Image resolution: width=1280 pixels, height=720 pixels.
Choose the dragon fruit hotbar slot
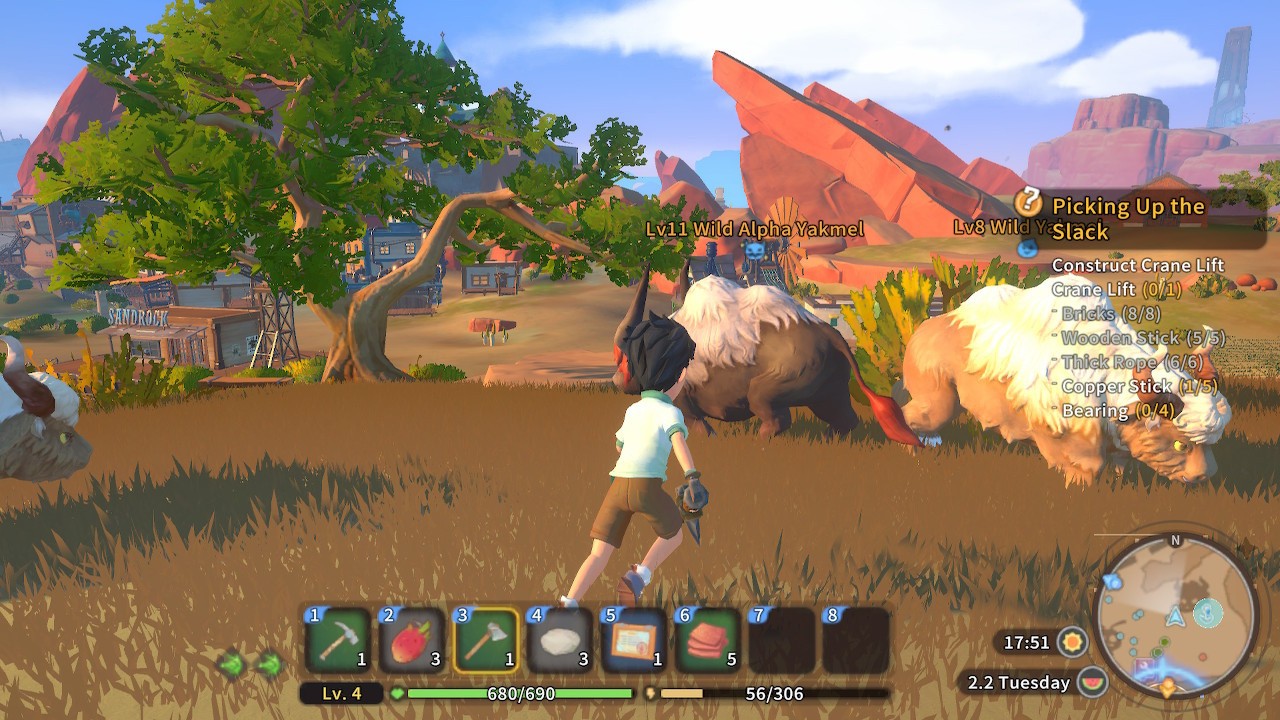(412, 640)
